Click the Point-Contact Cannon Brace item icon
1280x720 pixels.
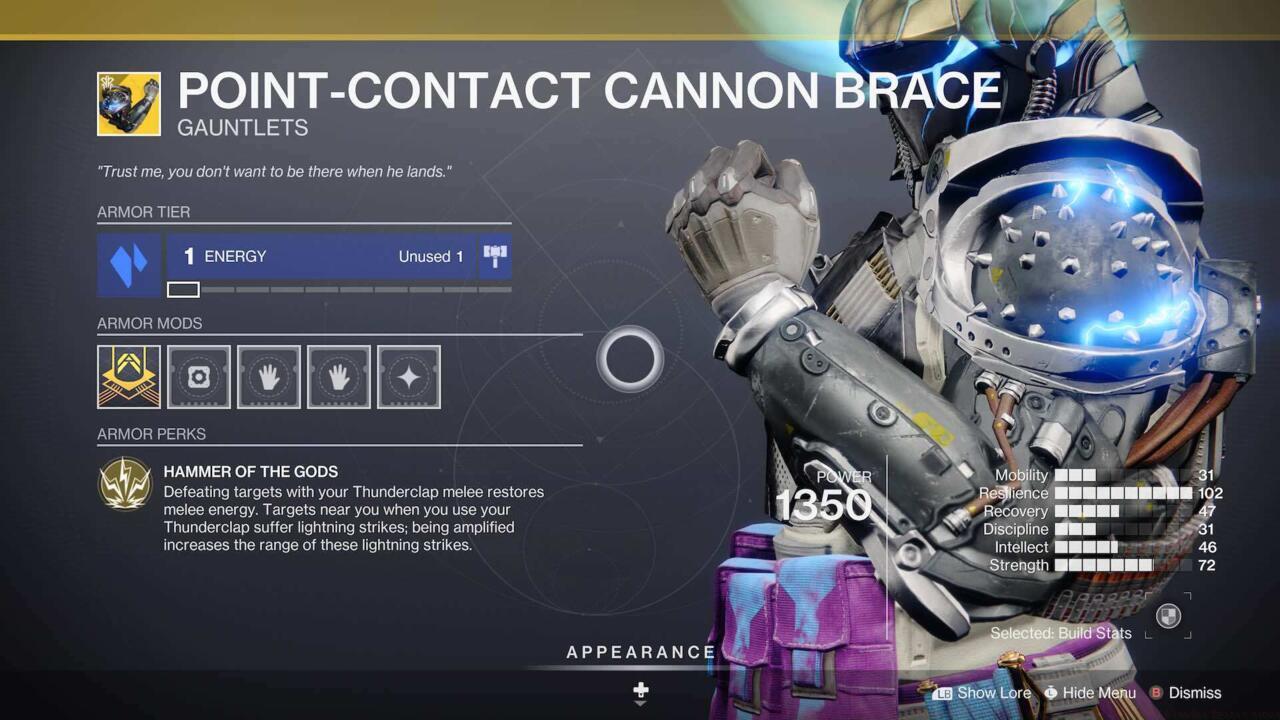pyautogui.click(x=128, y=103)
